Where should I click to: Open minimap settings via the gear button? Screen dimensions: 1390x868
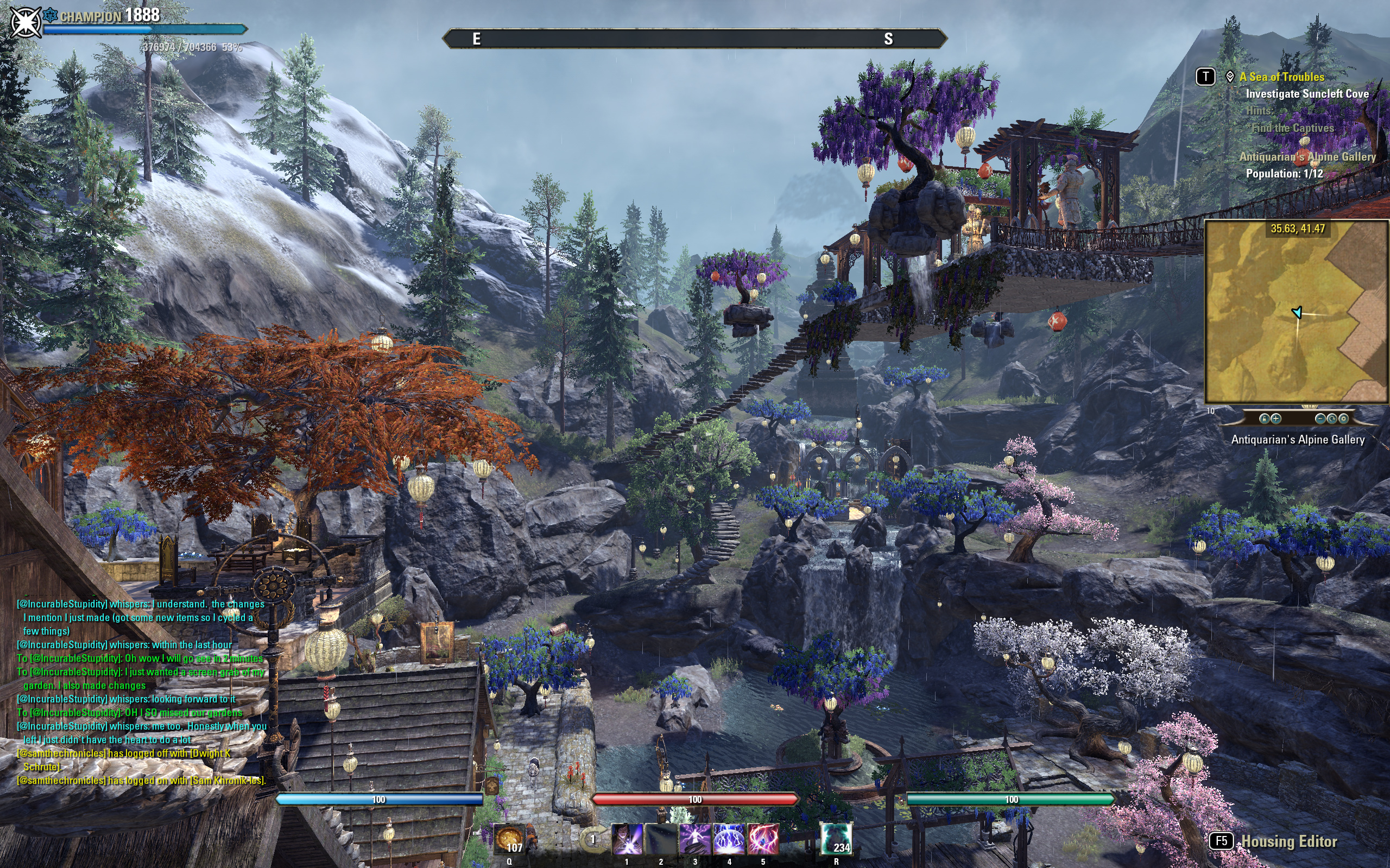(x=1343, y=419)
